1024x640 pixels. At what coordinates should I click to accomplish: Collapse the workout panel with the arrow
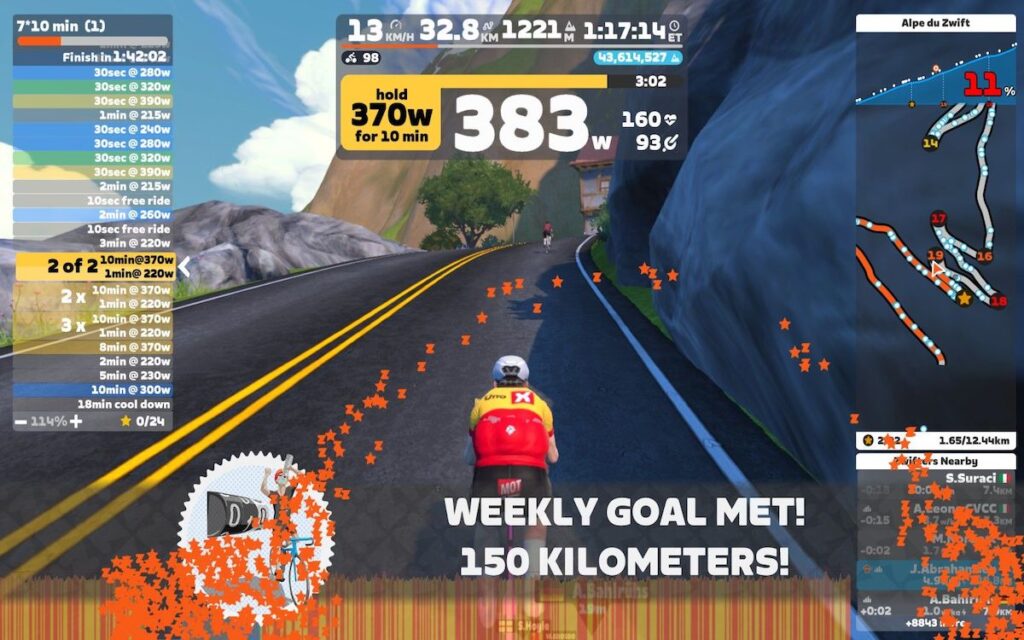pyautogui.click(x=184, y=266)
